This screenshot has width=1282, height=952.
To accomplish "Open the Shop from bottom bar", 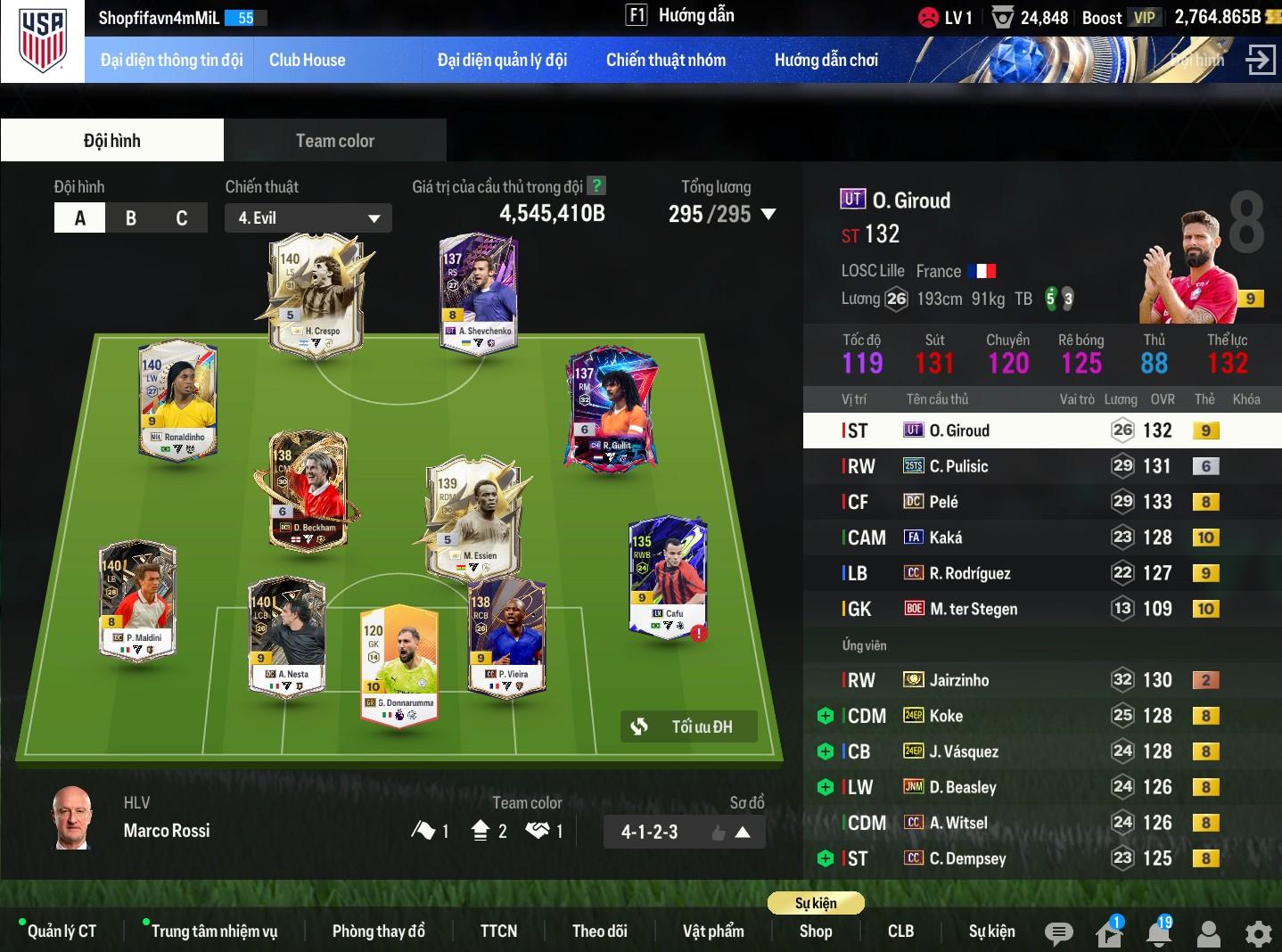I will 815,931.
